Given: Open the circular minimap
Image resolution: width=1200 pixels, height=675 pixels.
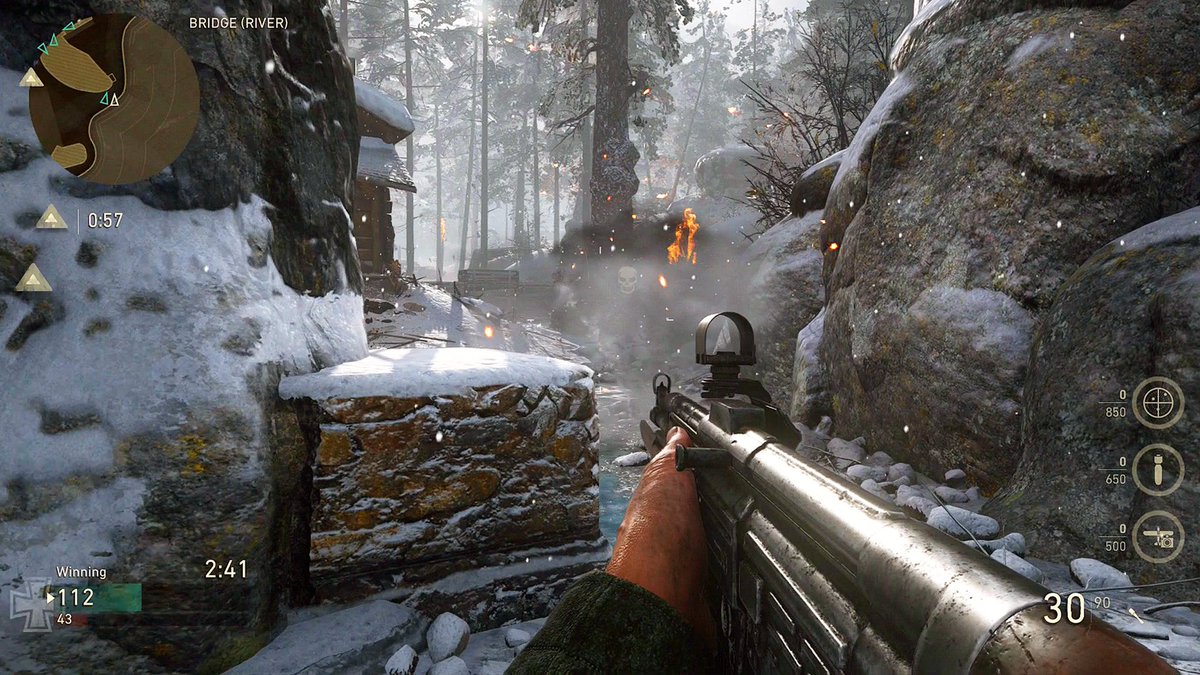Looking at the screenshot, I should point(114,98).
